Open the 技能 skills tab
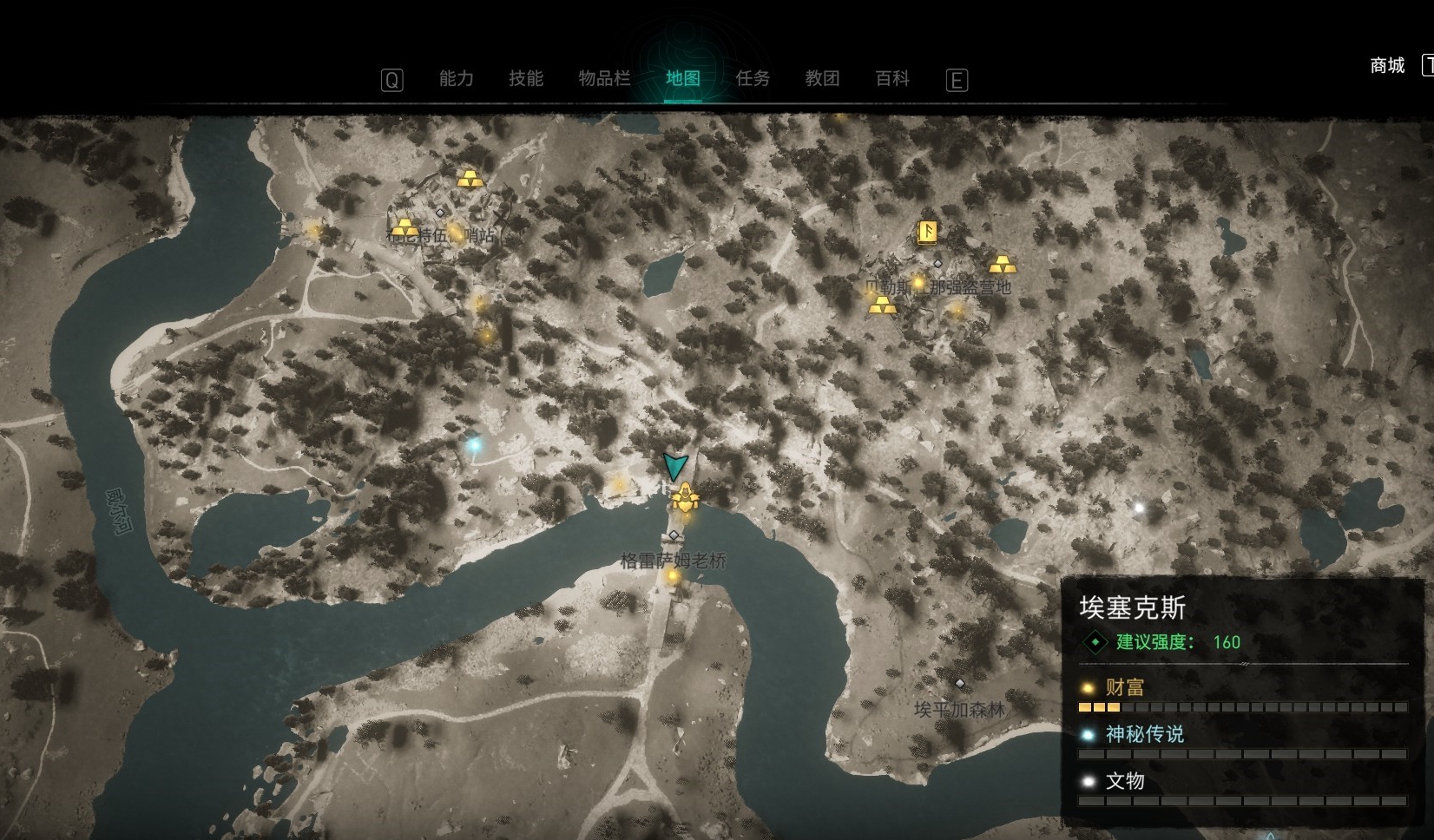Viewport: 1434px width, 840px height. point(525,79)
